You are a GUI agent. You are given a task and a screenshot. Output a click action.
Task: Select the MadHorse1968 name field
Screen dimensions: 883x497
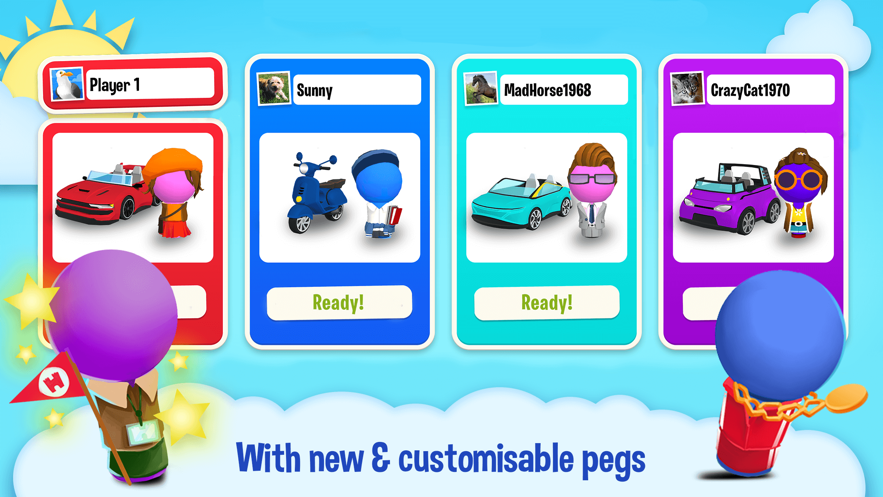tap(563, 90)
